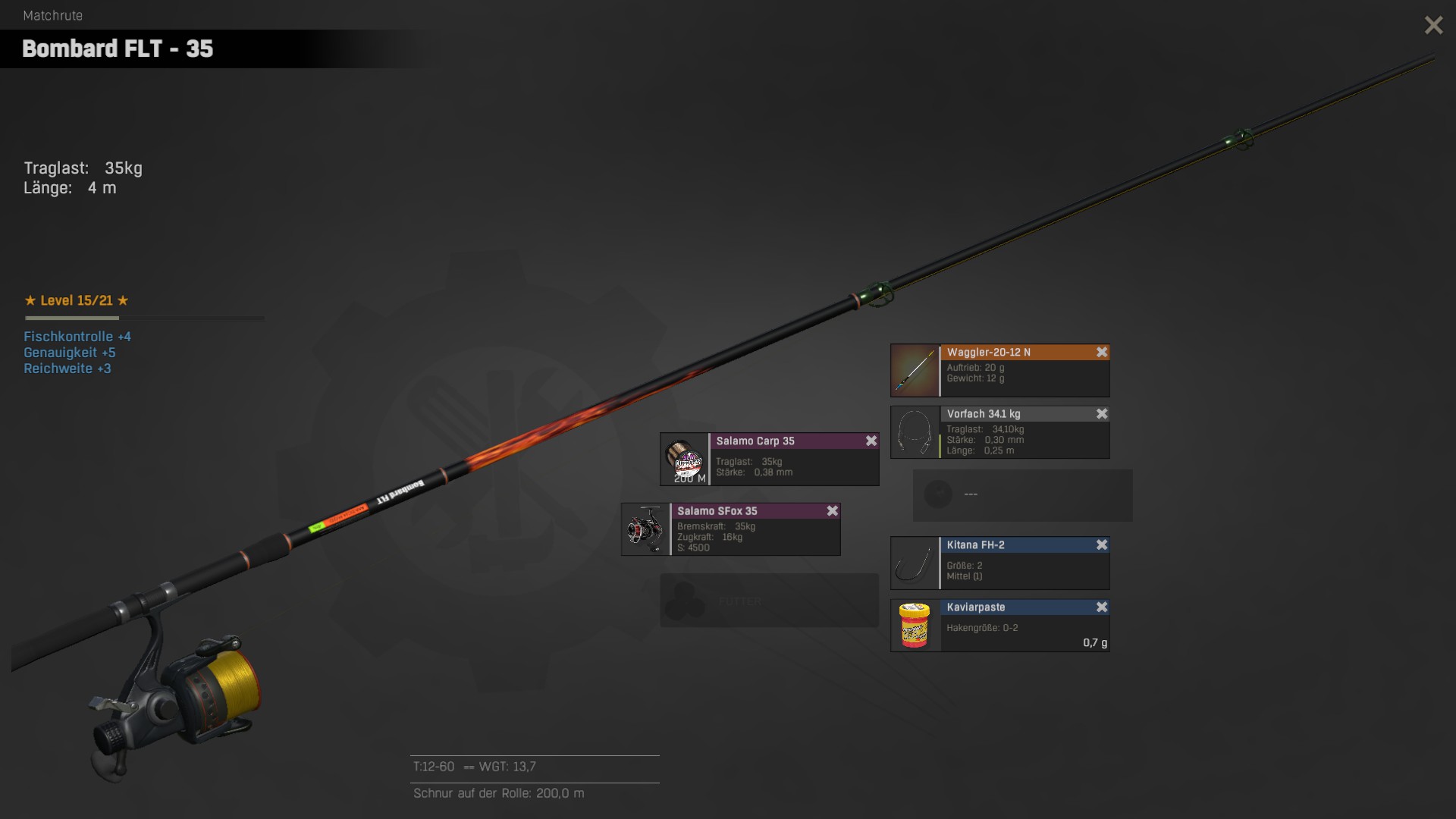The image size is (1456, 819).
Task: Select the Salamo Carp 35 line slot
Action: pos(769,460)
